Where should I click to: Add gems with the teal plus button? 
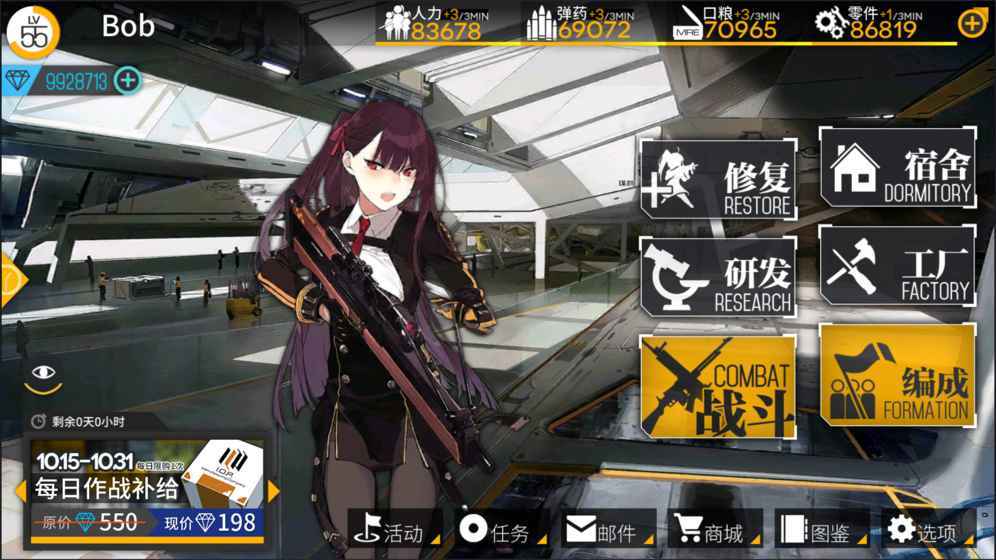127,80
